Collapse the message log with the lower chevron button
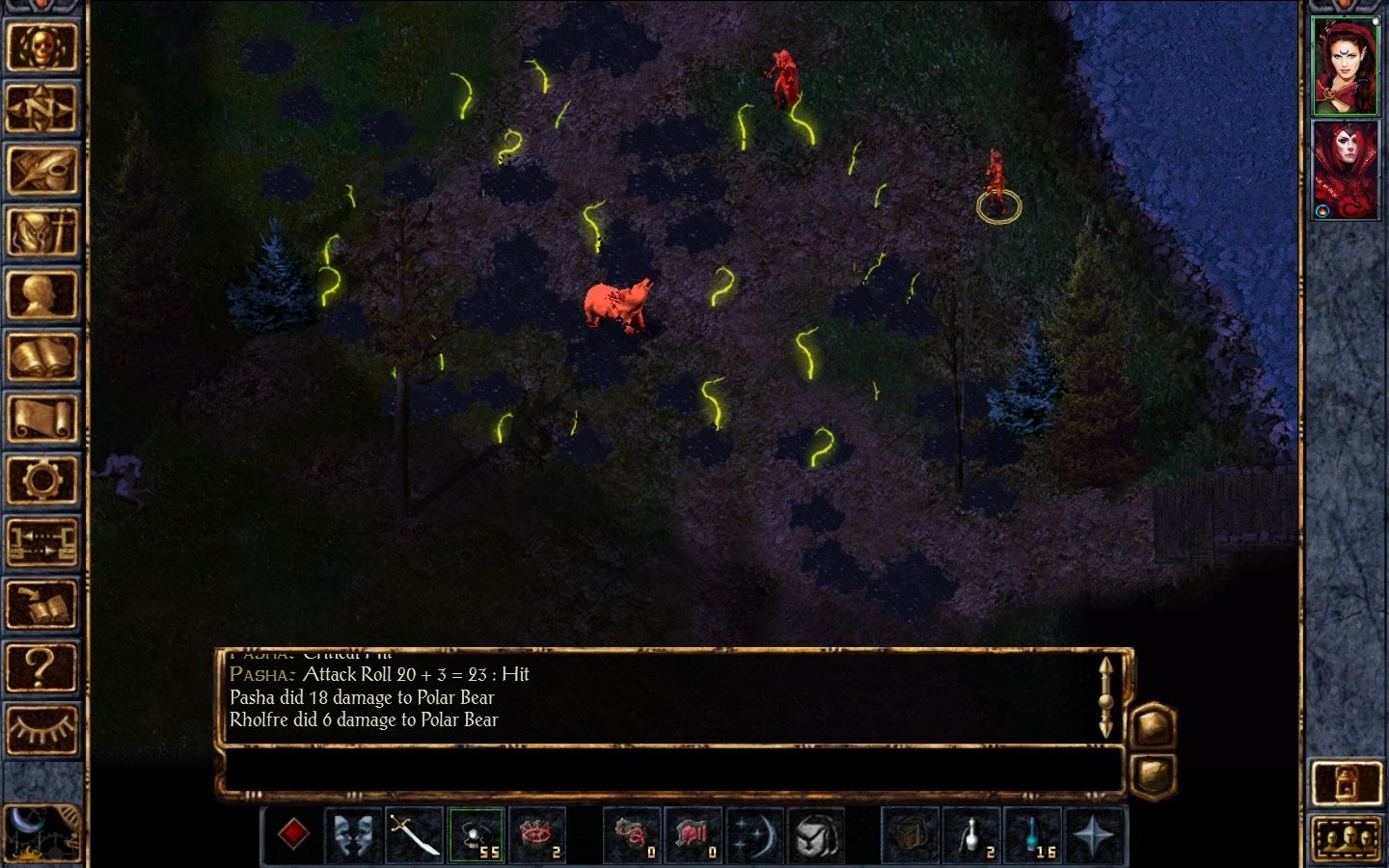Viewport: 1389px width, 868px height. [x=1154, y=773]
